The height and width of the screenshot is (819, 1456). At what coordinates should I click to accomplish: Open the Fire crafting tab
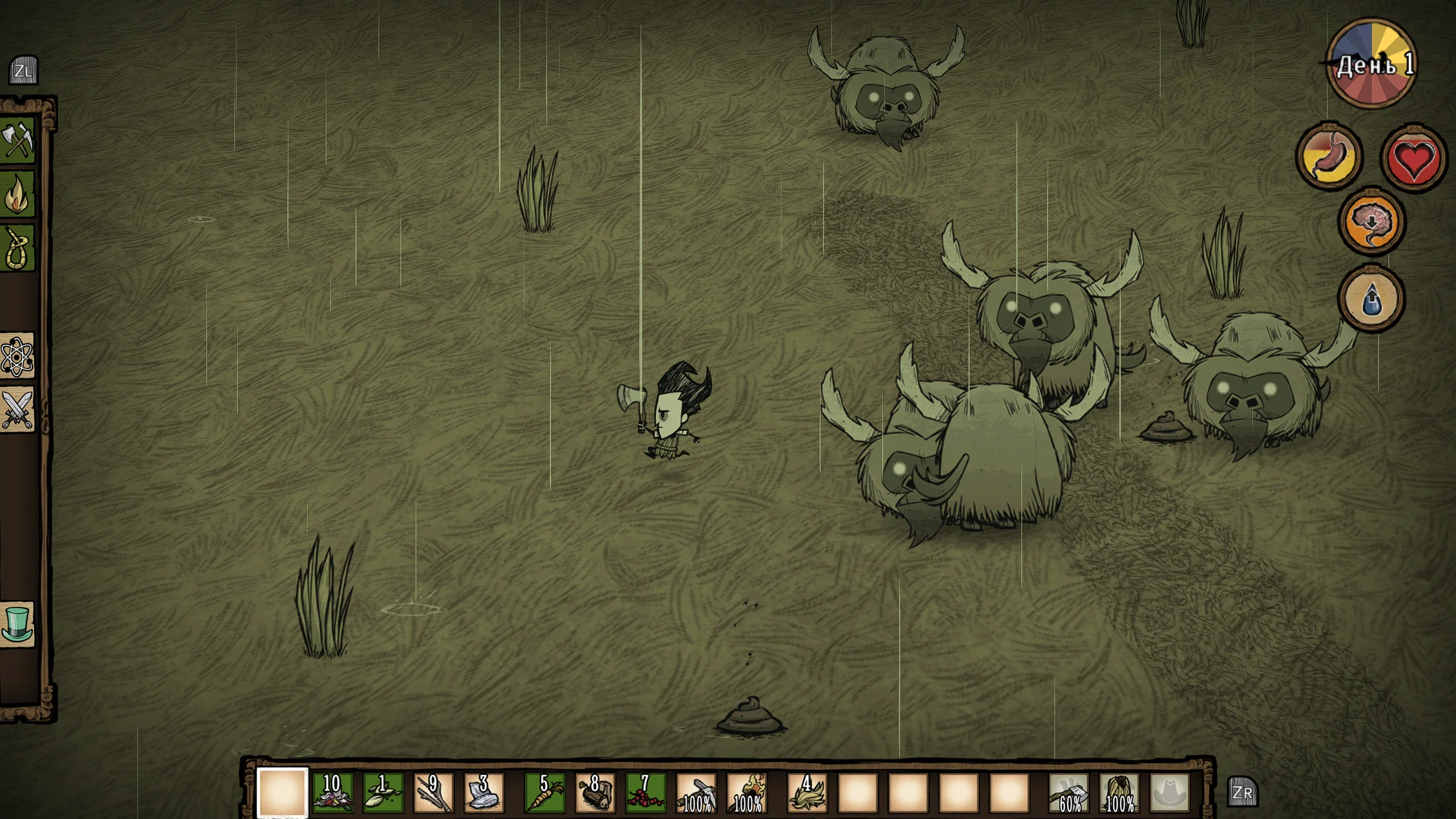pyautogui.click(x=18, y=194)
